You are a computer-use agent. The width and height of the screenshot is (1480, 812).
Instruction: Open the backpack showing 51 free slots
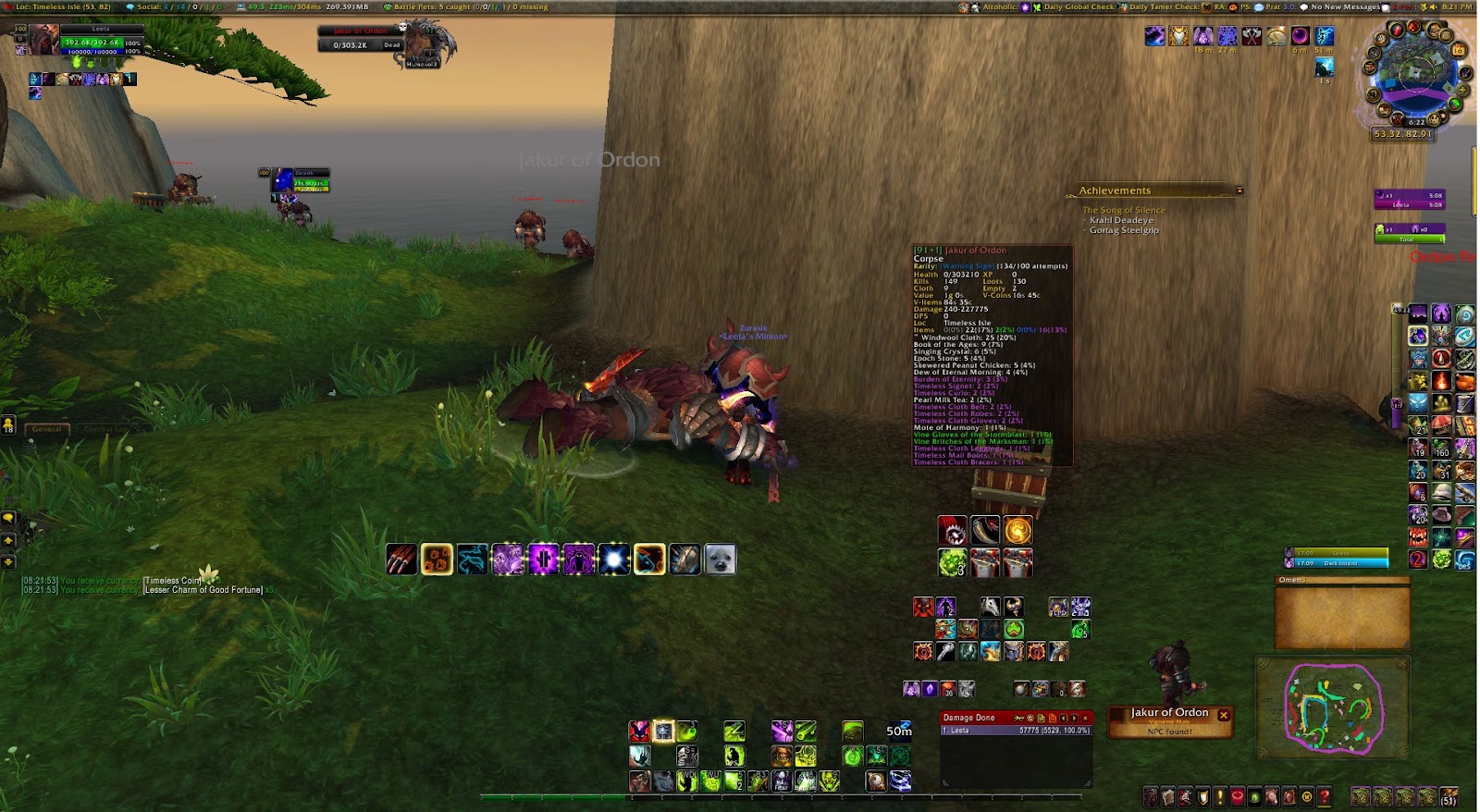coord(1449,796)
